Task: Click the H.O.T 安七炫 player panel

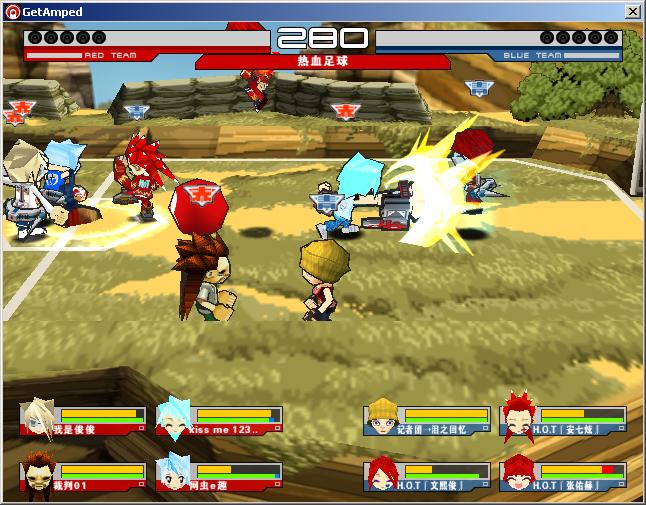Action: point(564,418)
